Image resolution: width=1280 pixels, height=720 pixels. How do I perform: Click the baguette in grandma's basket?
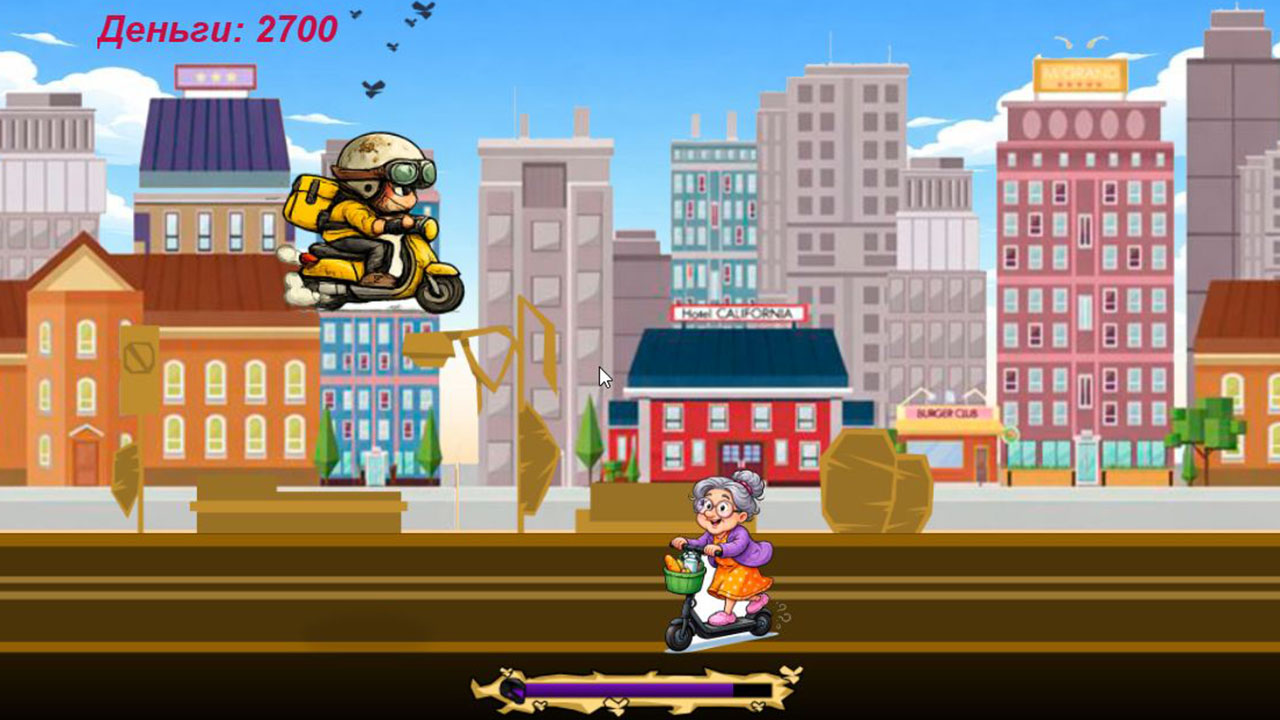pyautogui.click(x=672, y=563)
